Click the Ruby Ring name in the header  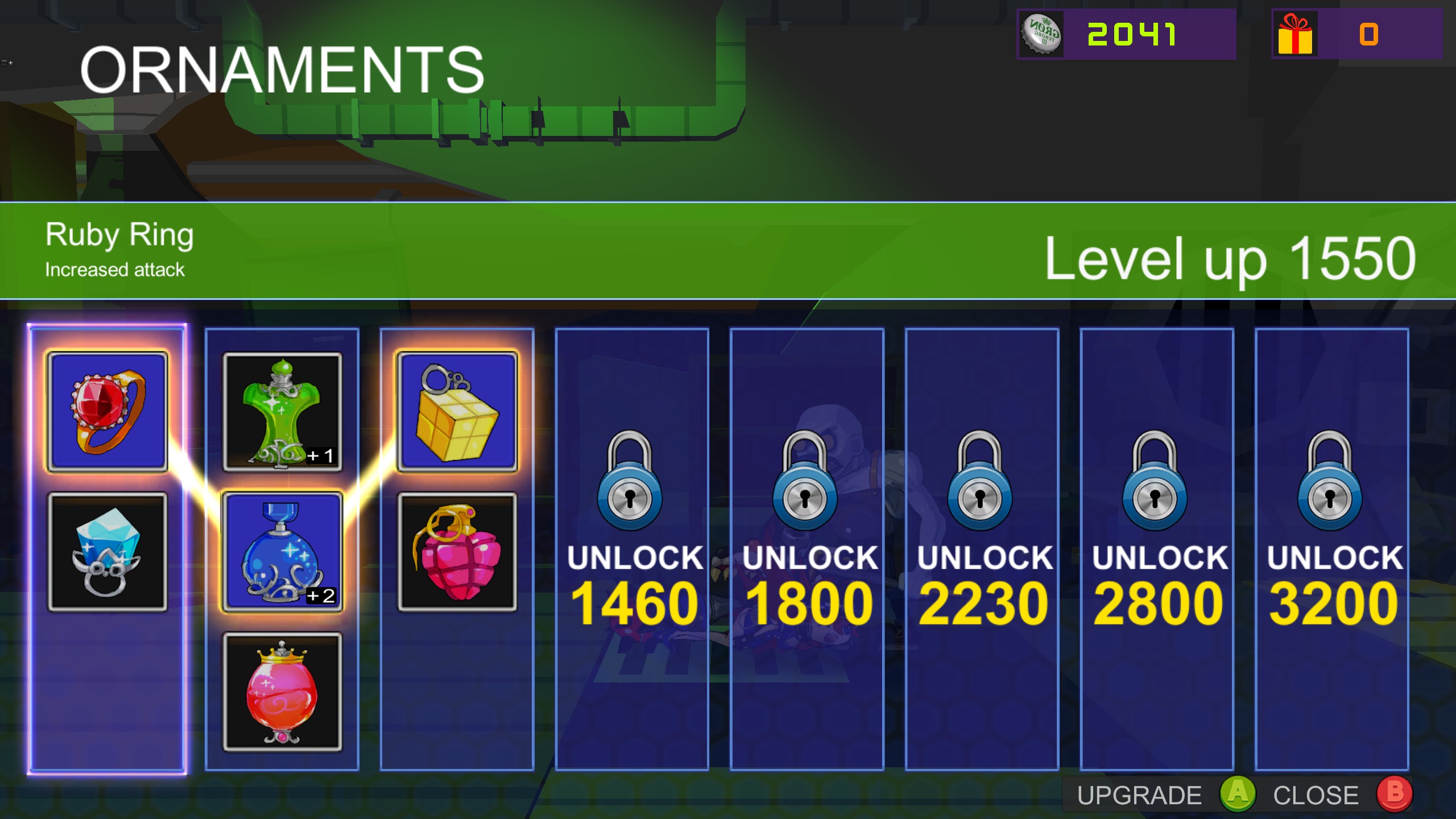(119, 234)
